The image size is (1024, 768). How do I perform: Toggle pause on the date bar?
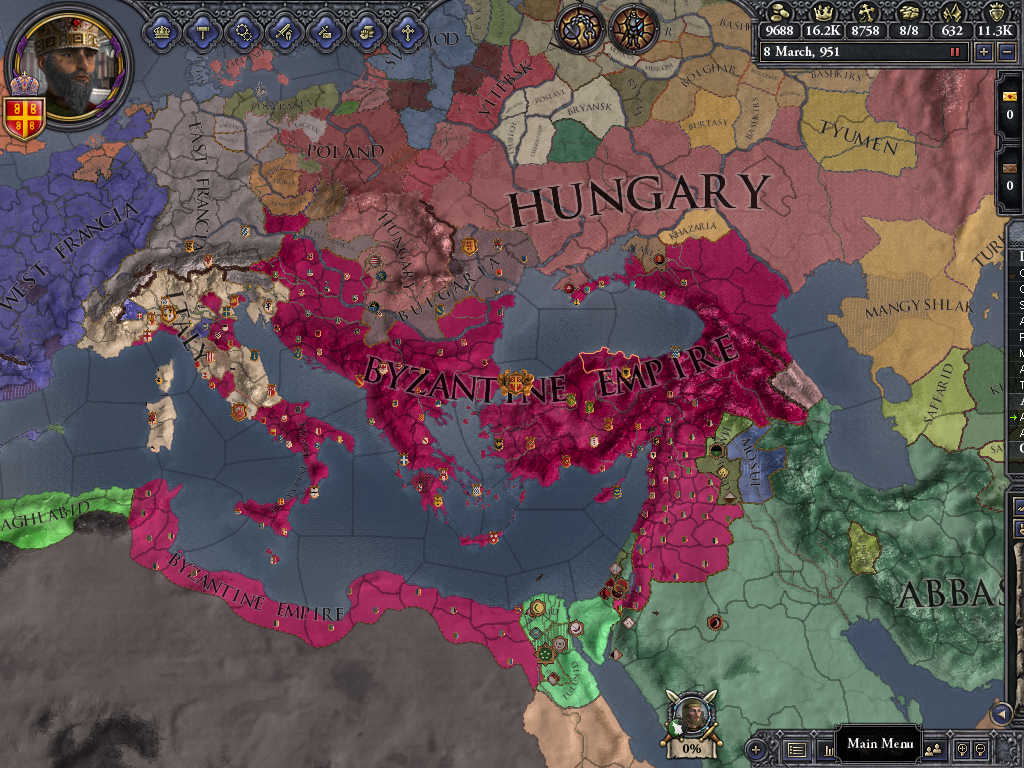pos(955,51)
